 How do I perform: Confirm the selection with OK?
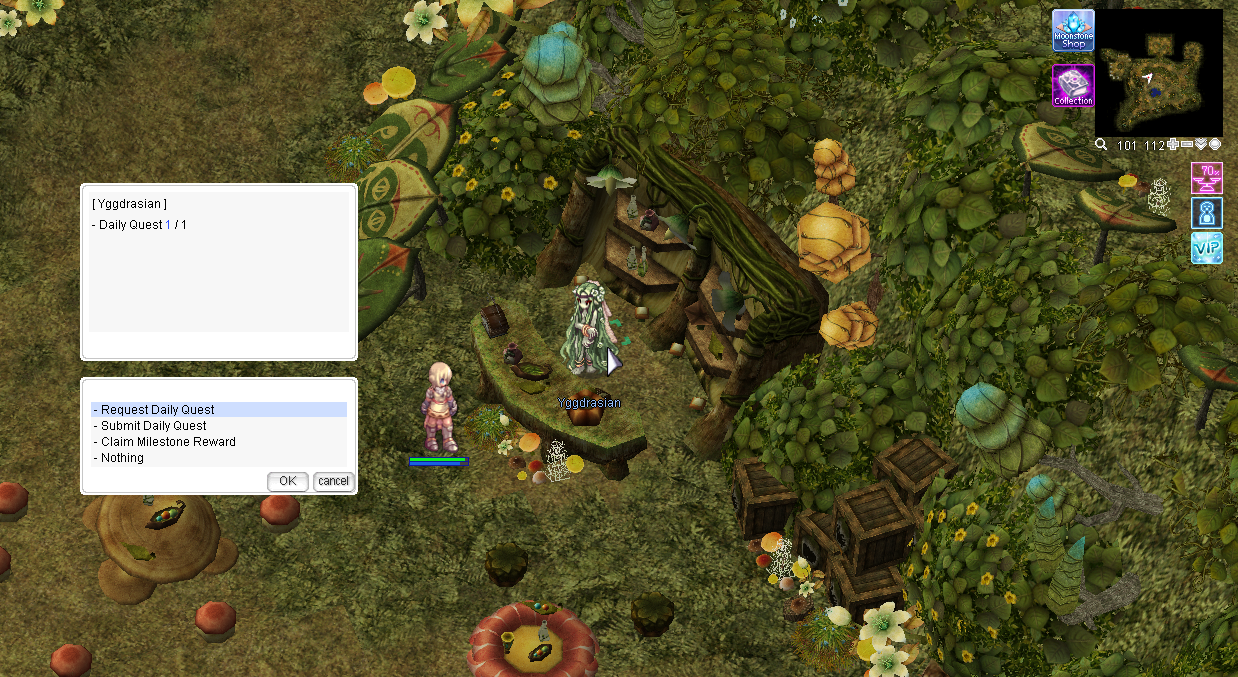coord(288,481)
